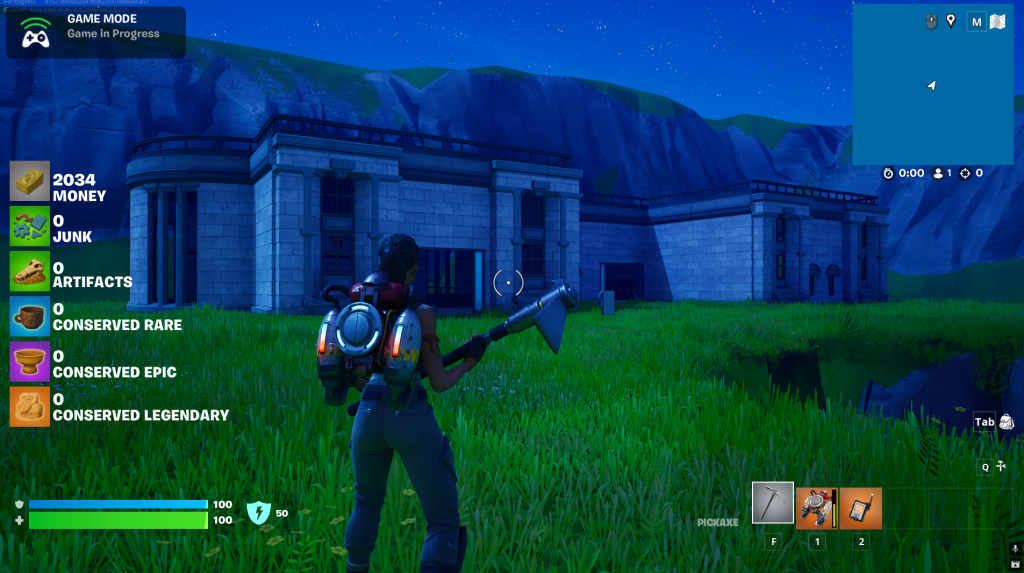This screenshot has width=1024, height=573.
Task: Open the backpack inventory icon
Action: tap(1006, 422)
